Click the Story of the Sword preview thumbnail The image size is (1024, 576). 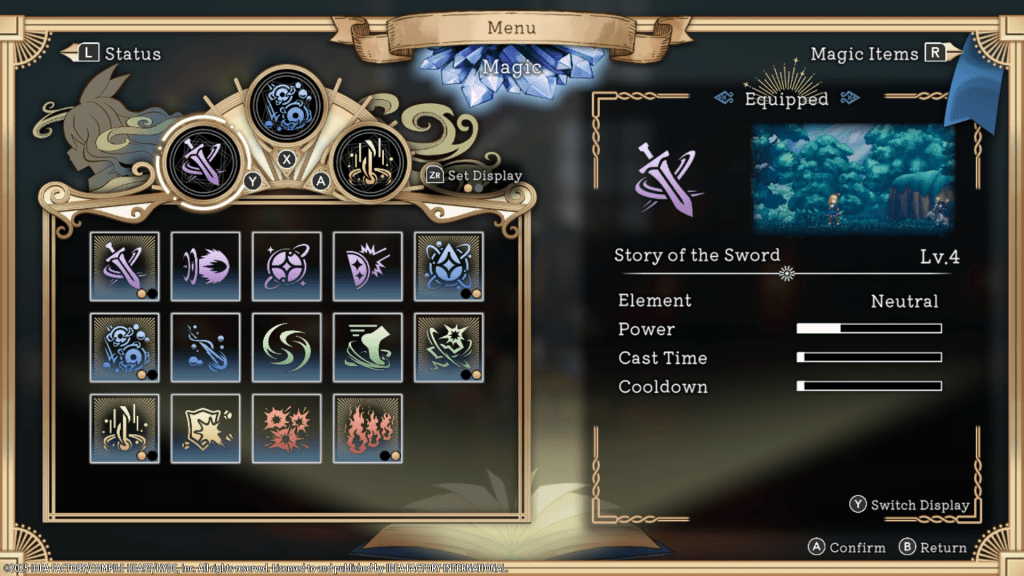pos(853,179)
